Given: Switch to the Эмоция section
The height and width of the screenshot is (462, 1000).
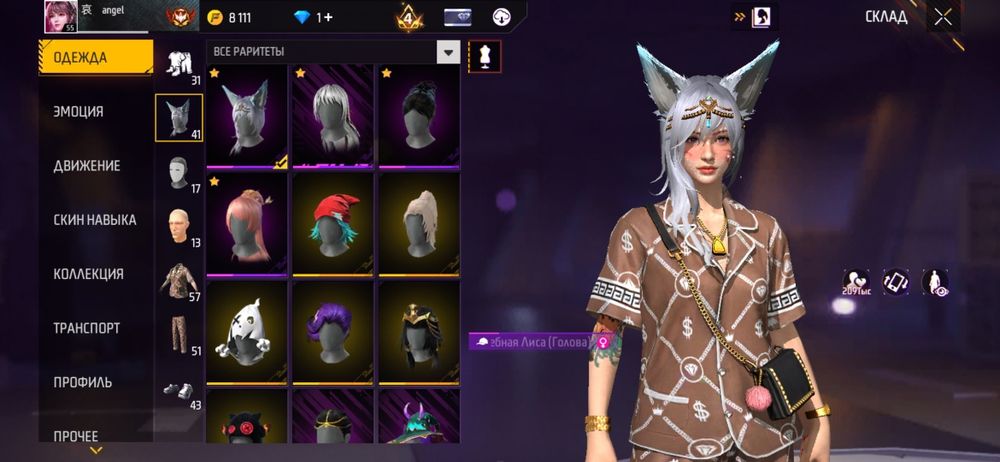Looking at the screenshot, I should (x=78, y=112).
